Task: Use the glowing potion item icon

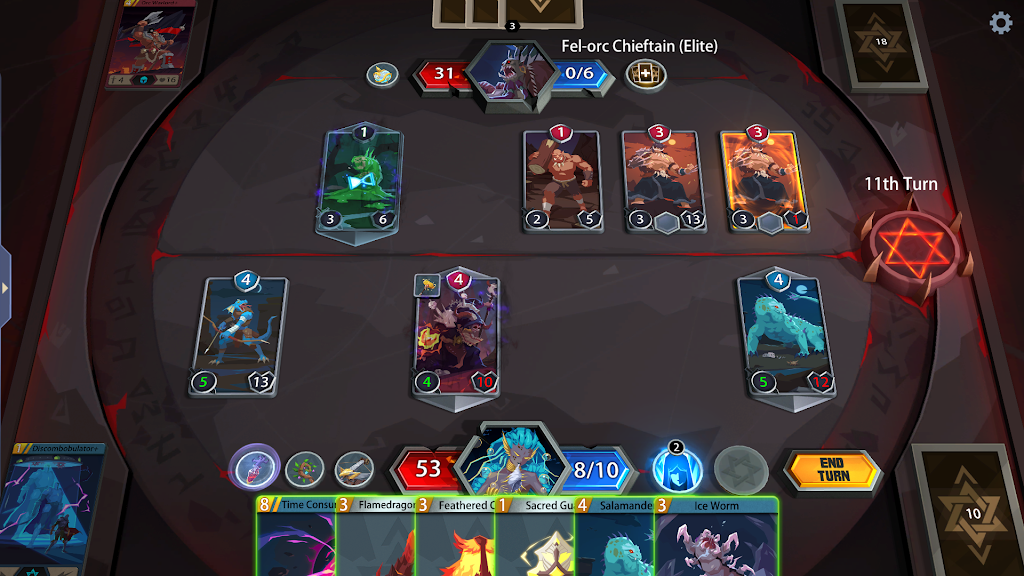Action: click(254, 468)
